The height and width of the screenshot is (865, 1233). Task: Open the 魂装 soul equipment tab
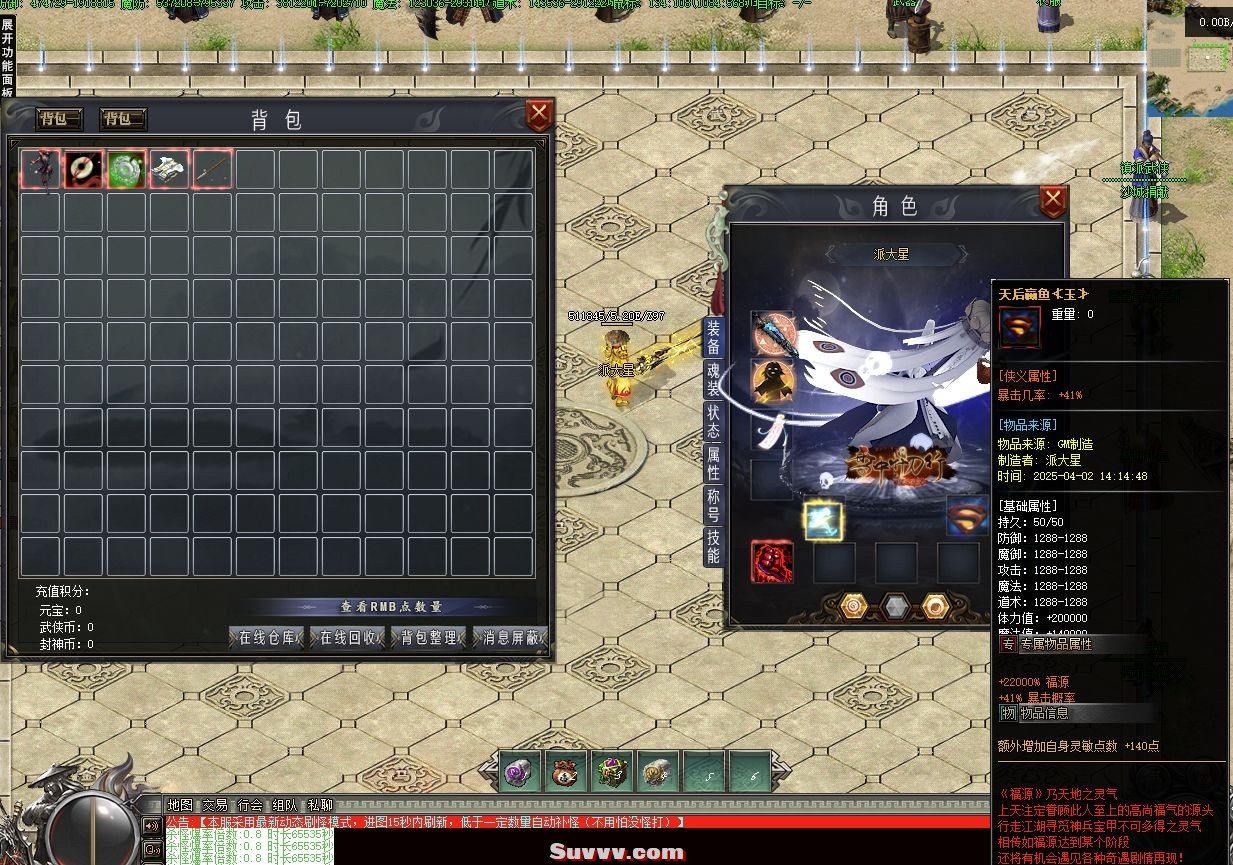coord(713,378)
